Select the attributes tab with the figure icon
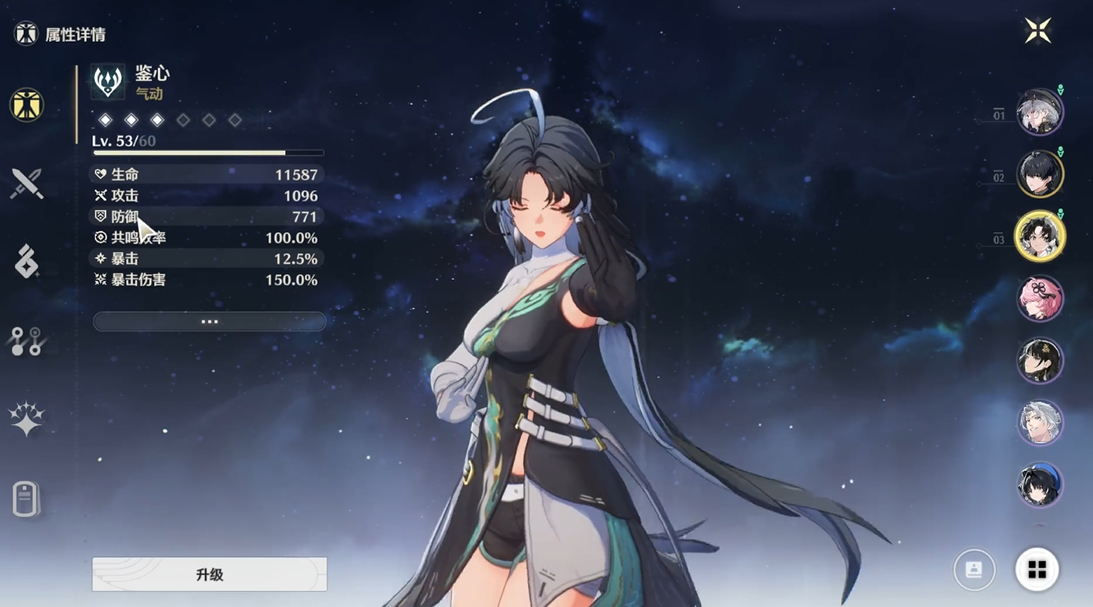The width and height of the screenshot is (1093, 607). coord(26,104)
